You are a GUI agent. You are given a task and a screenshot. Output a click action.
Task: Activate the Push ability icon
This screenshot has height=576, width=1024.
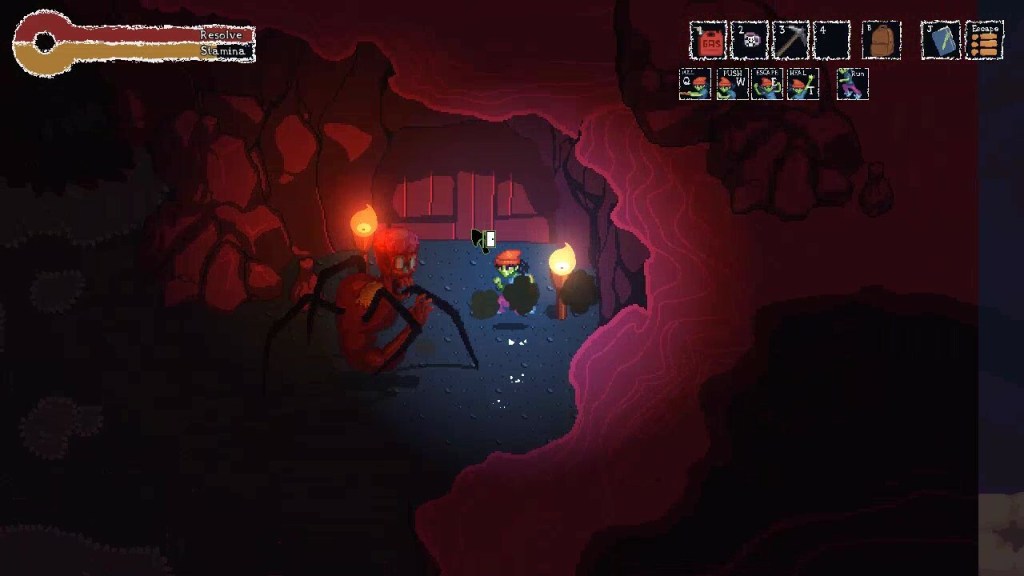[x=732, y=84]
